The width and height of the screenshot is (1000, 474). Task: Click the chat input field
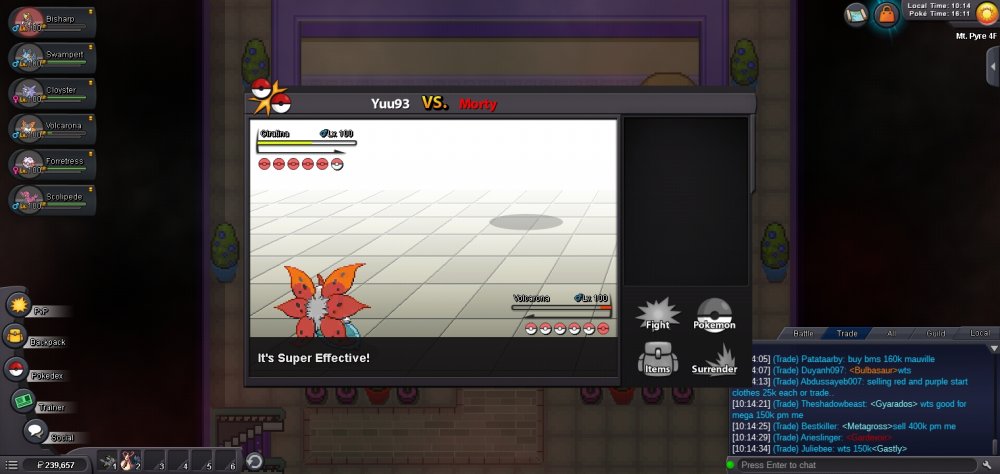[x=860, y=465]
